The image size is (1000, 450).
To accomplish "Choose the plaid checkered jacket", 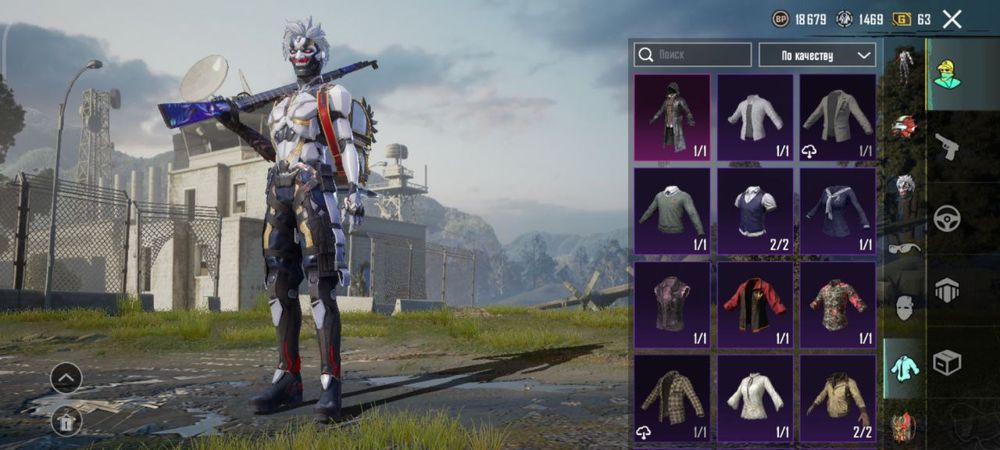I will point(672,399).
